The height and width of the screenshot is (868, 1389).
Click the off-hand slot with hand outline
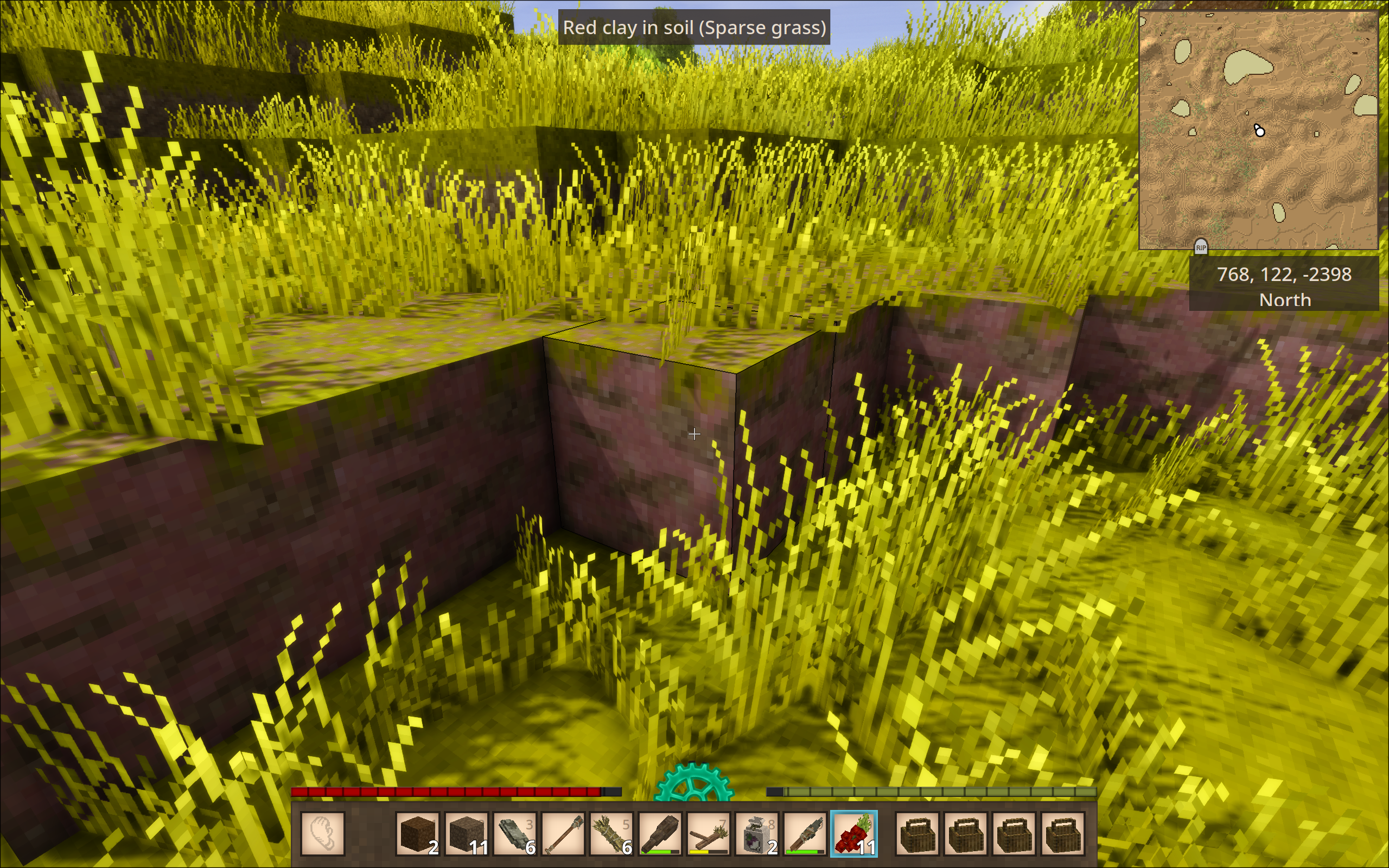323,833
